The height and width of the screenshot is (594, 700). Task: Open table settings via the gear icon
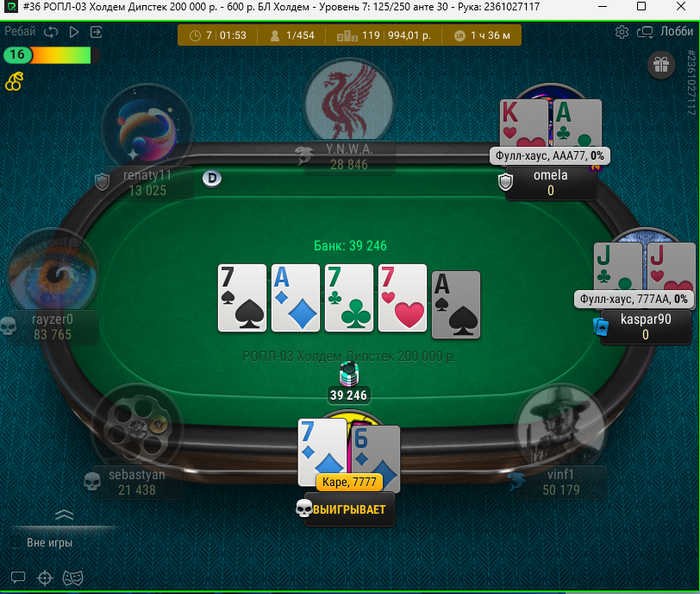621,32
